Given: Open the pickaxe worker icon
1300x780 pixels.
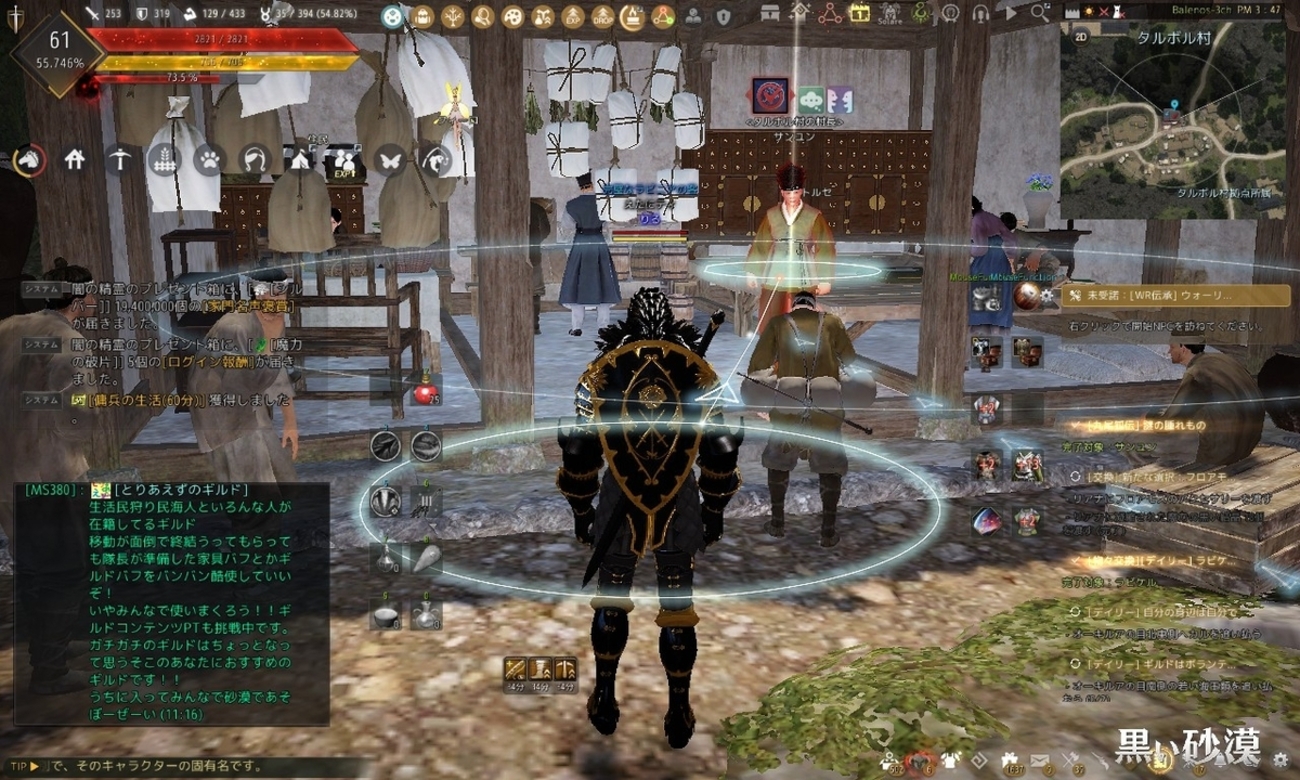Looking at the screenshot, I should [x=120, y=159].
